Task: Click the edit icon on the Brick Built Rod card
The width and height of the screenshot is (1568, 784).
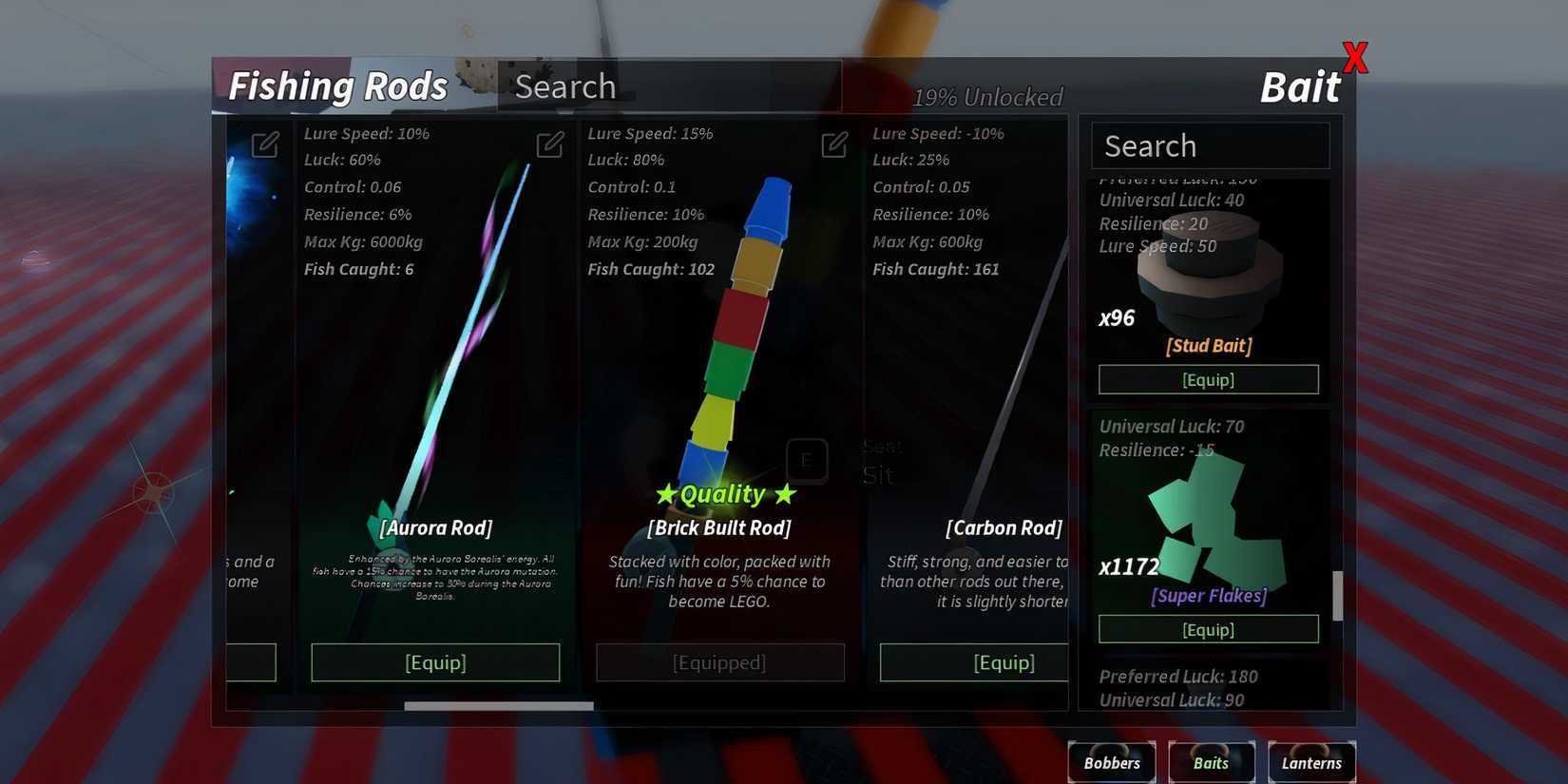Action: [x=833, y=144]
